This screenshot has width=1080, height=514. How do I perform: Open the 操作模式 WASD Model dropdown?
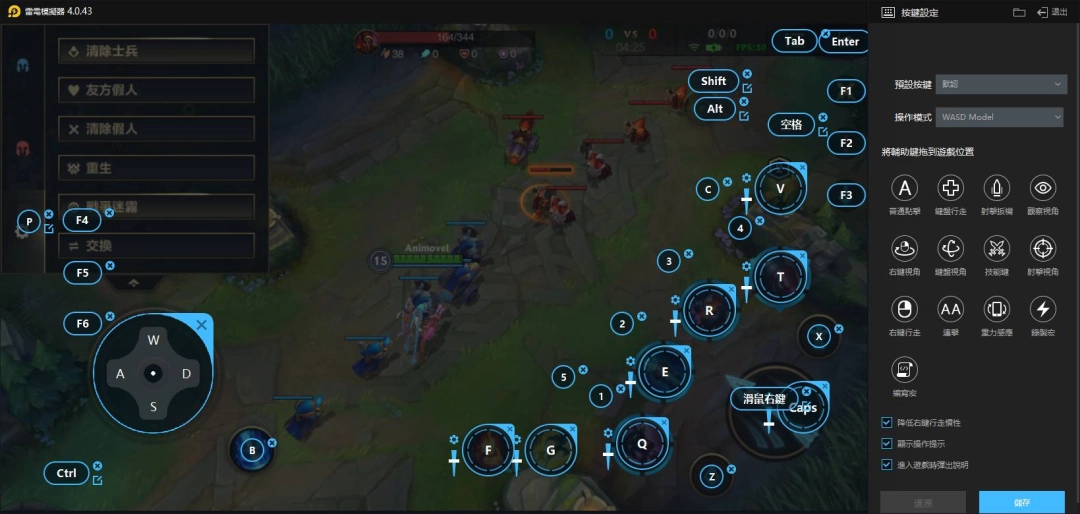point(1000,117)
